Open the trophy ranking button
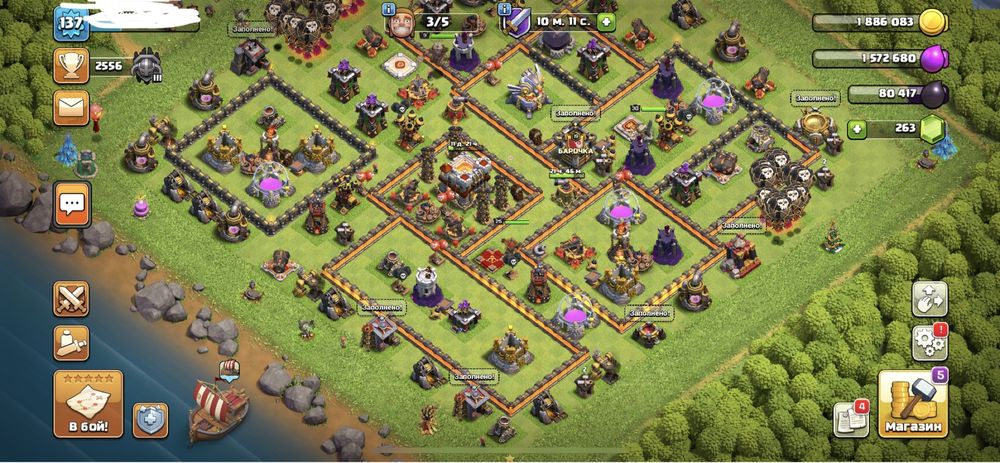 click(x=71, y=66)
